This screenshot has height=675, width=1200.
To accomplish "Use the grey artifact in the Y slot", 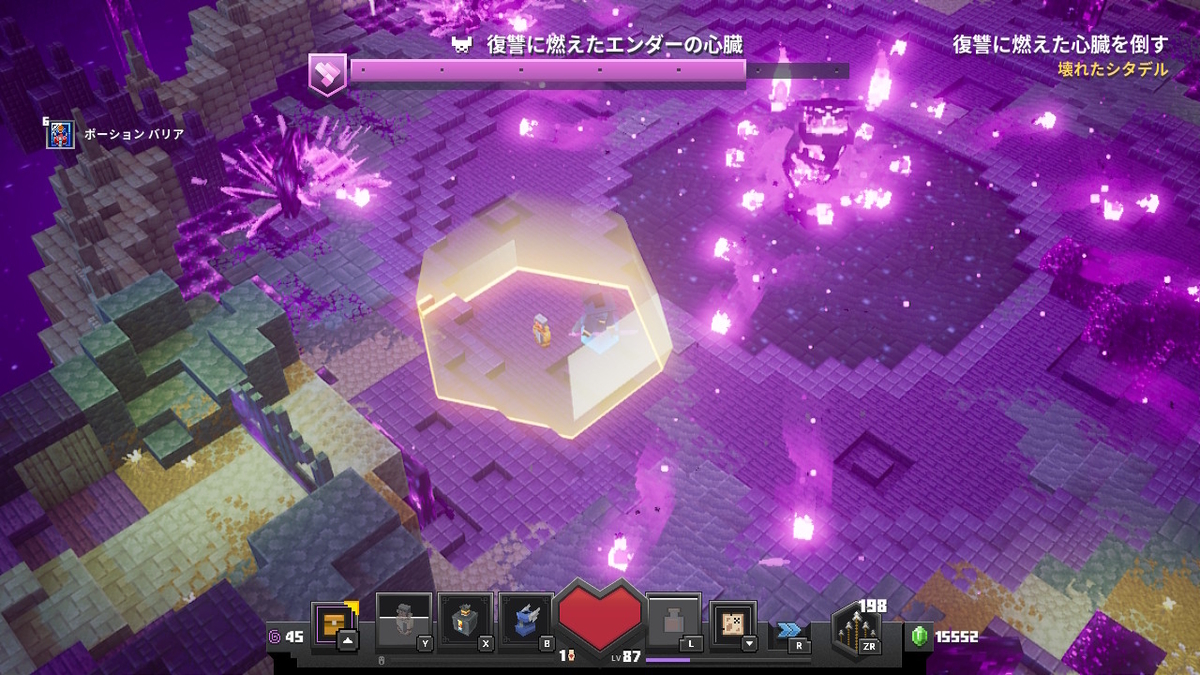I will point(404,621).
